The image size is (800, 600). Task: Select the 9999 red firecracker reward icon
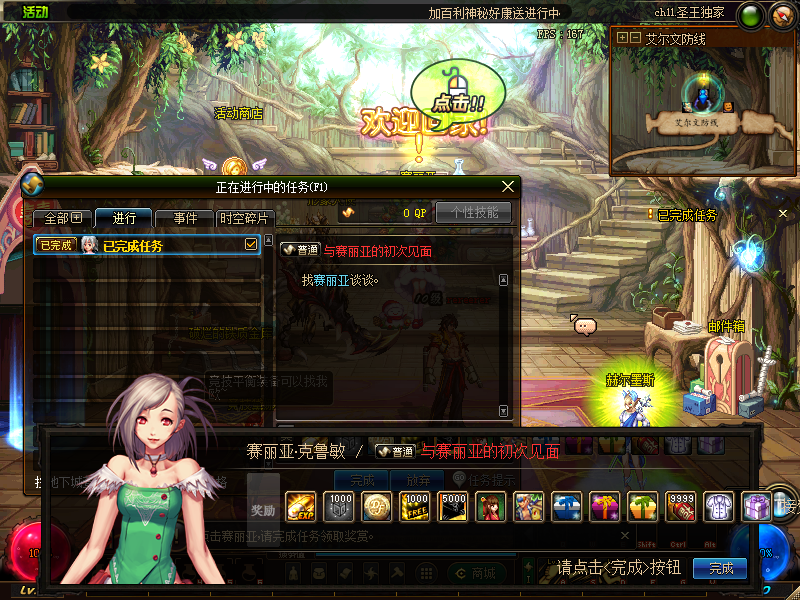pyautogui.click(x=680, y=507)
